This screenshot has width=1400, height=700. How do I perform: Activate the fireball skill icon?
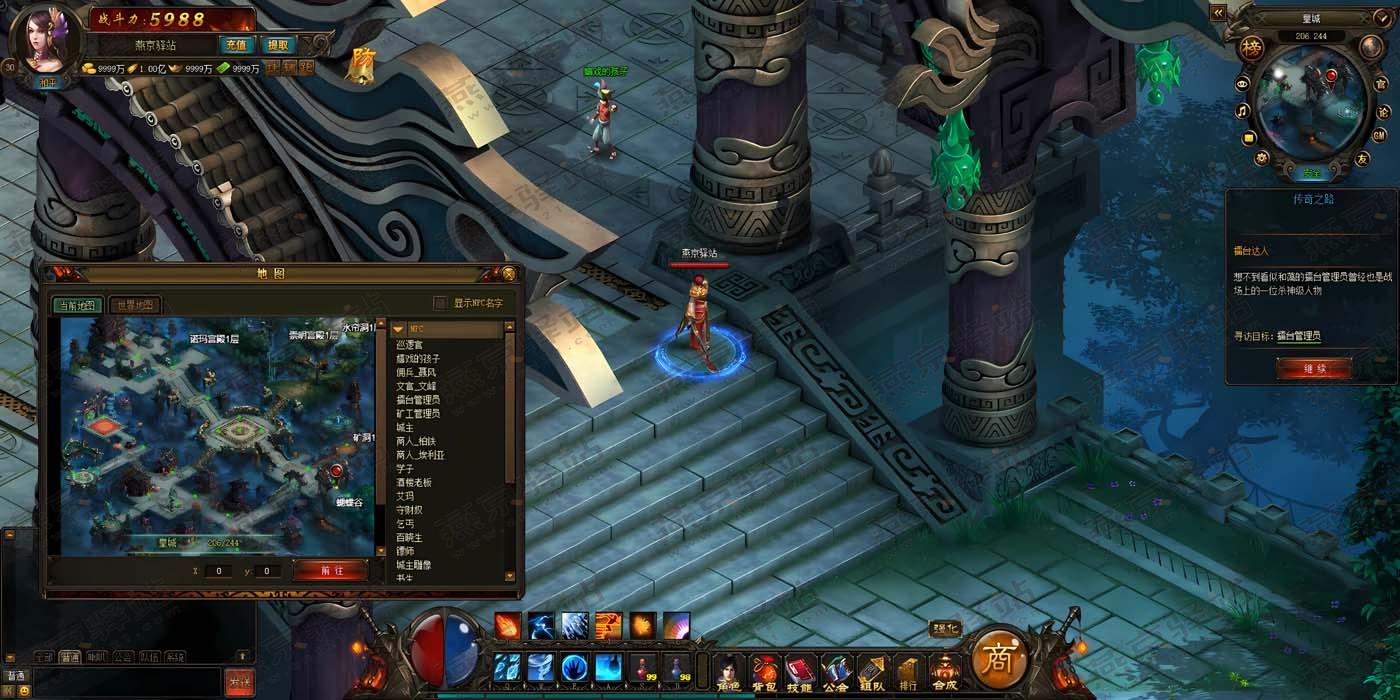507,625
